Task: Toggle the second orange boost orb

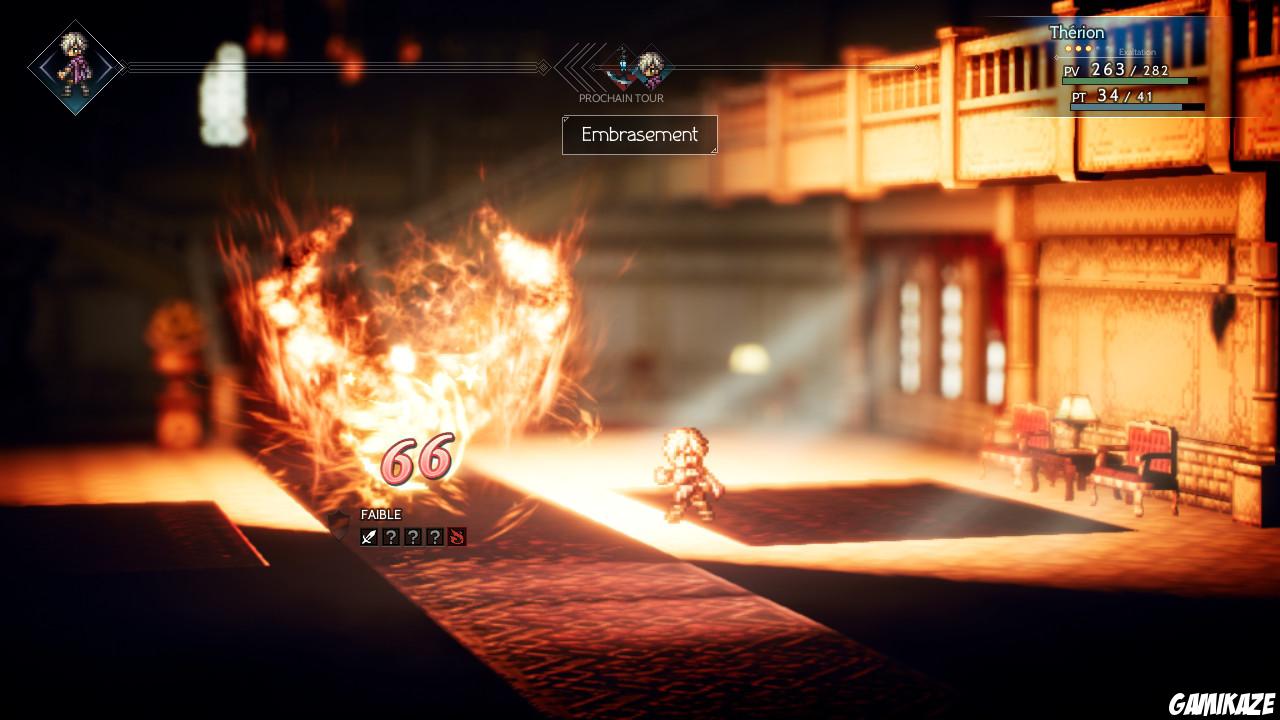Action: [x=1078, y=48]
